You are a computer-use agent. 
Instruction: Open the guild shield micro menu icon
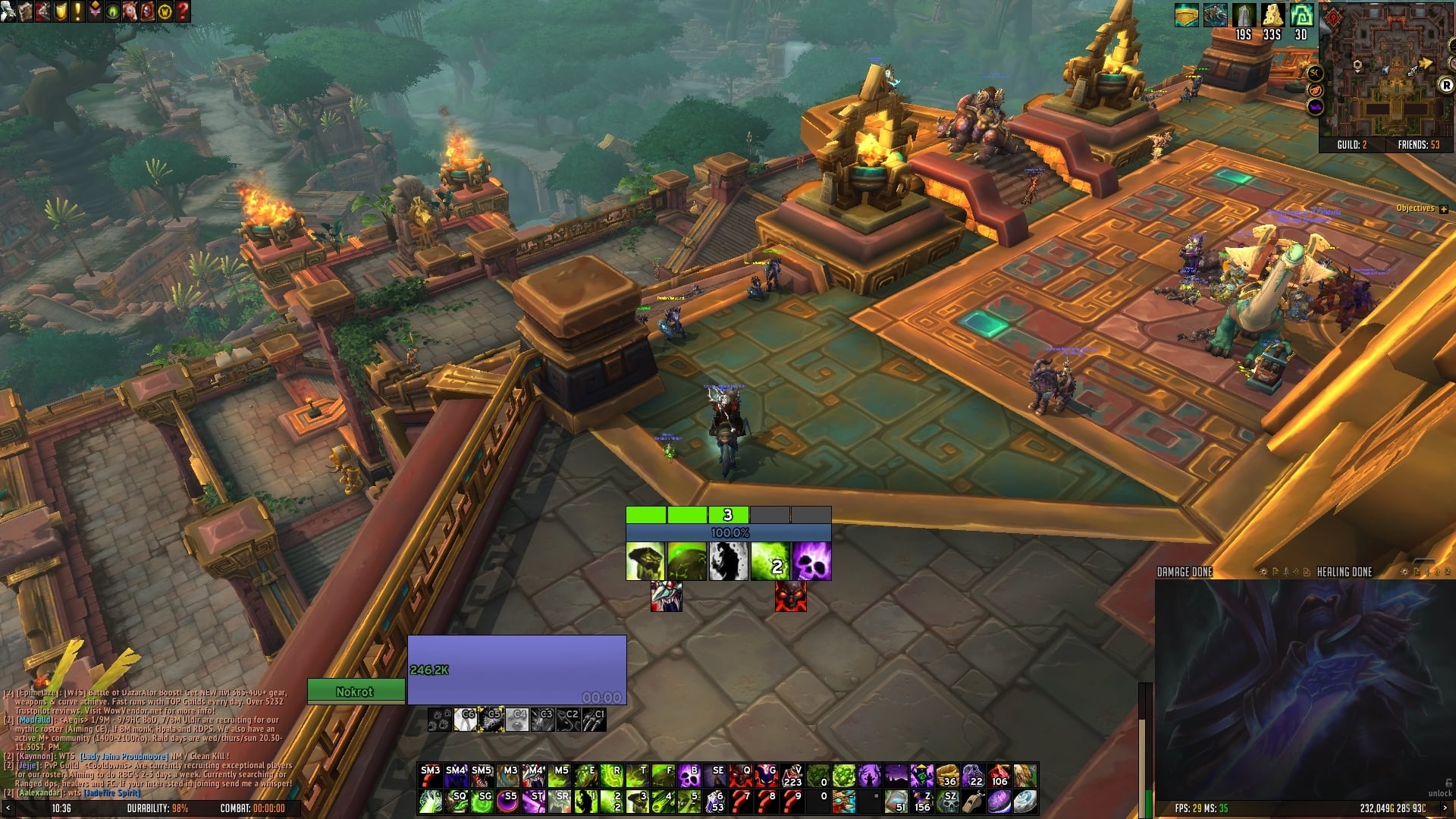tap(61, 11)
